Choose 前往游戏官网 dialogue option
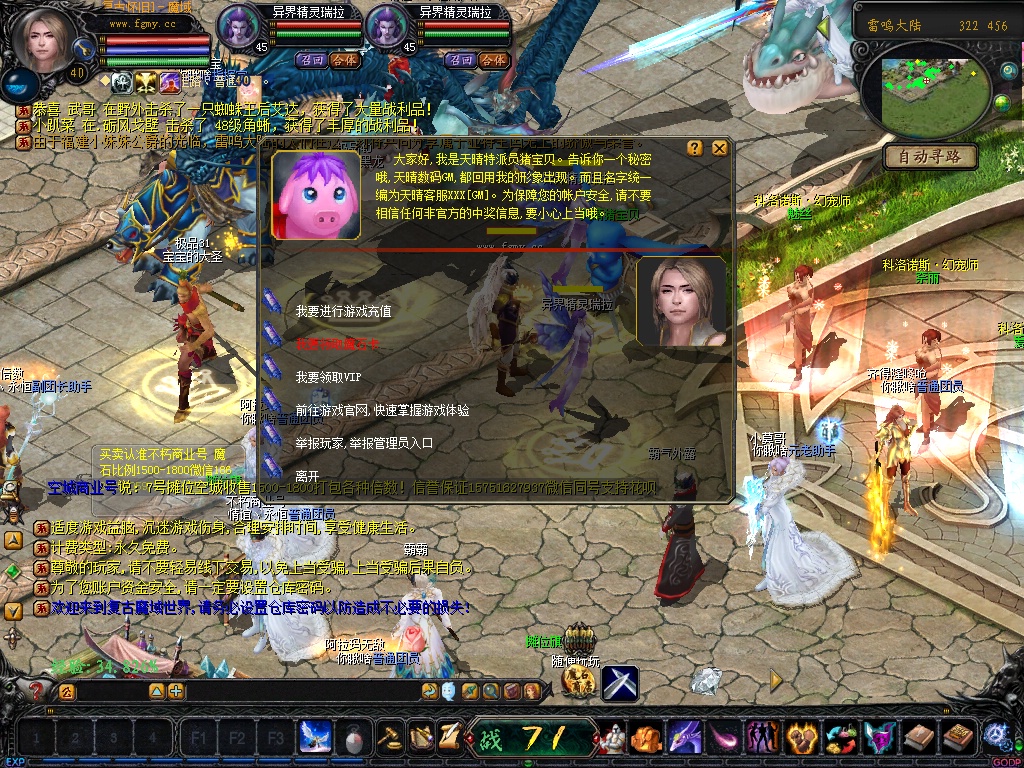This screenshot has height=768, width=1024. click(x=382, y=410)
